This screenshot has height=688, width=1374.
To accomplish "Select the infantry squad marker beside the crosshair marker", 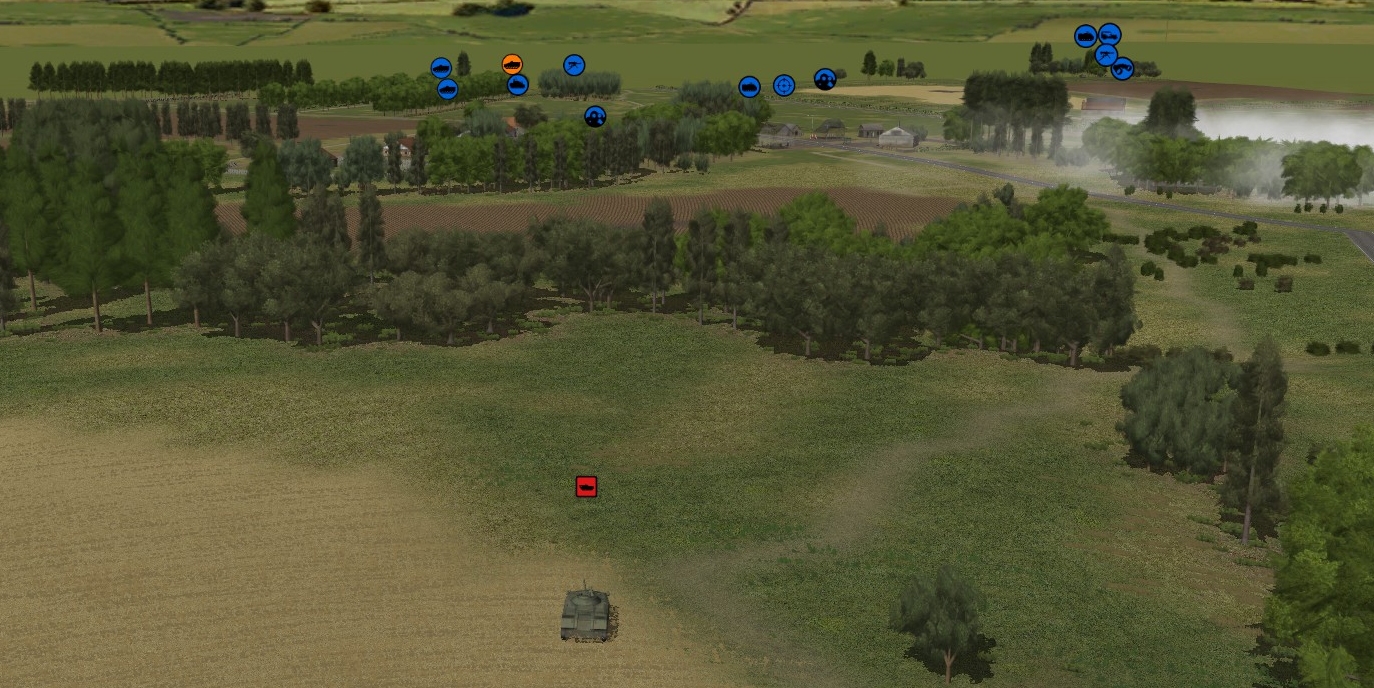I will coord(825,79).
